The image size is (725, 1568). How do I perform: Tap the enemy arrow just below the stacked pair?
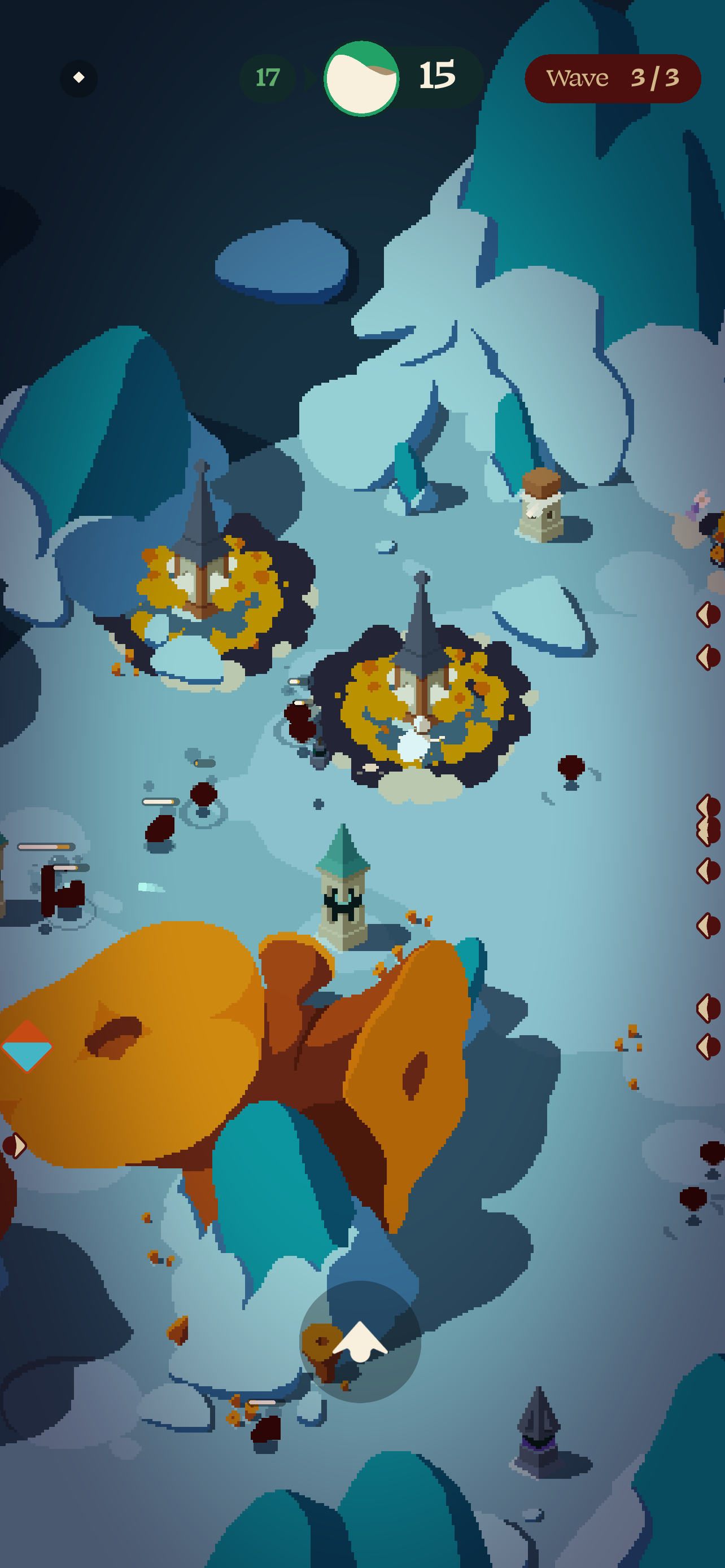click(706, 870)
